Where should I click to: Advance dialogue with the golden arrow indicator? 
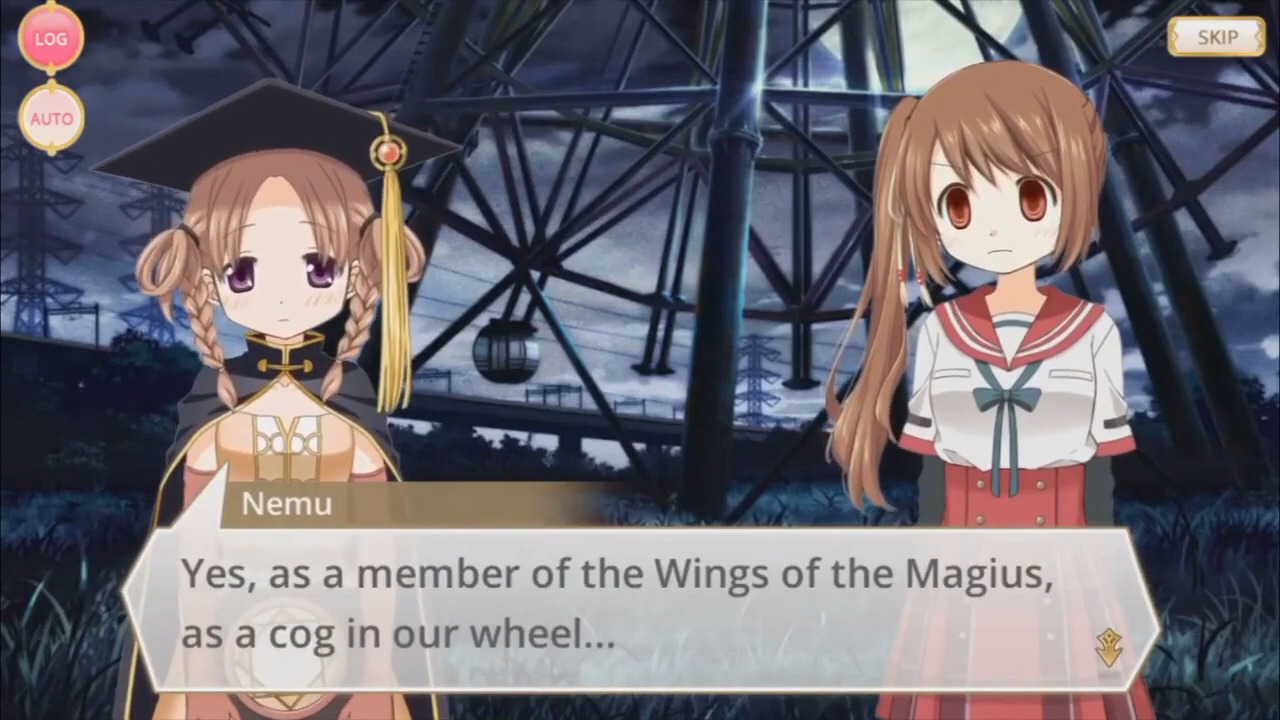click(x=1108, y=647)
